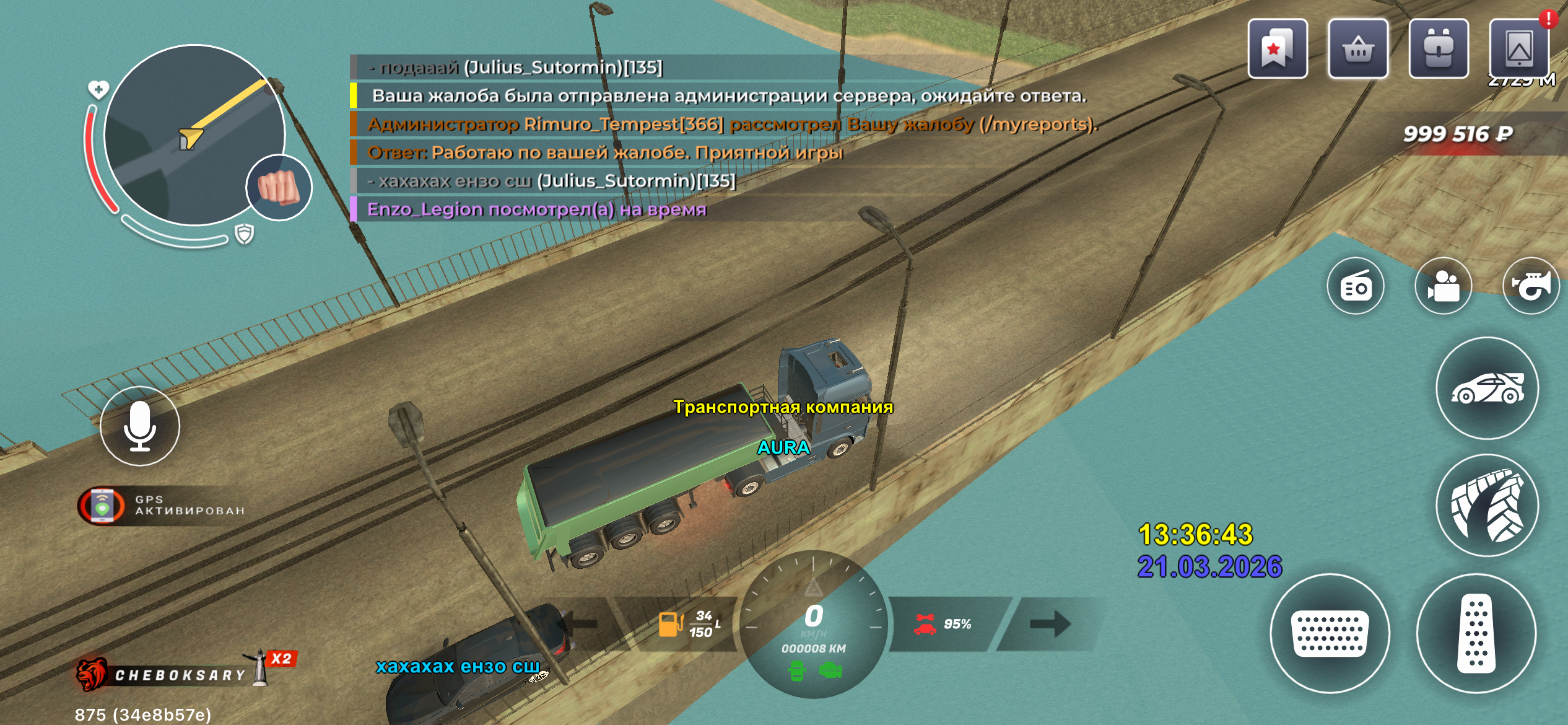
Task: Activate the right turn signal arrow
Action: [1050, 624]
